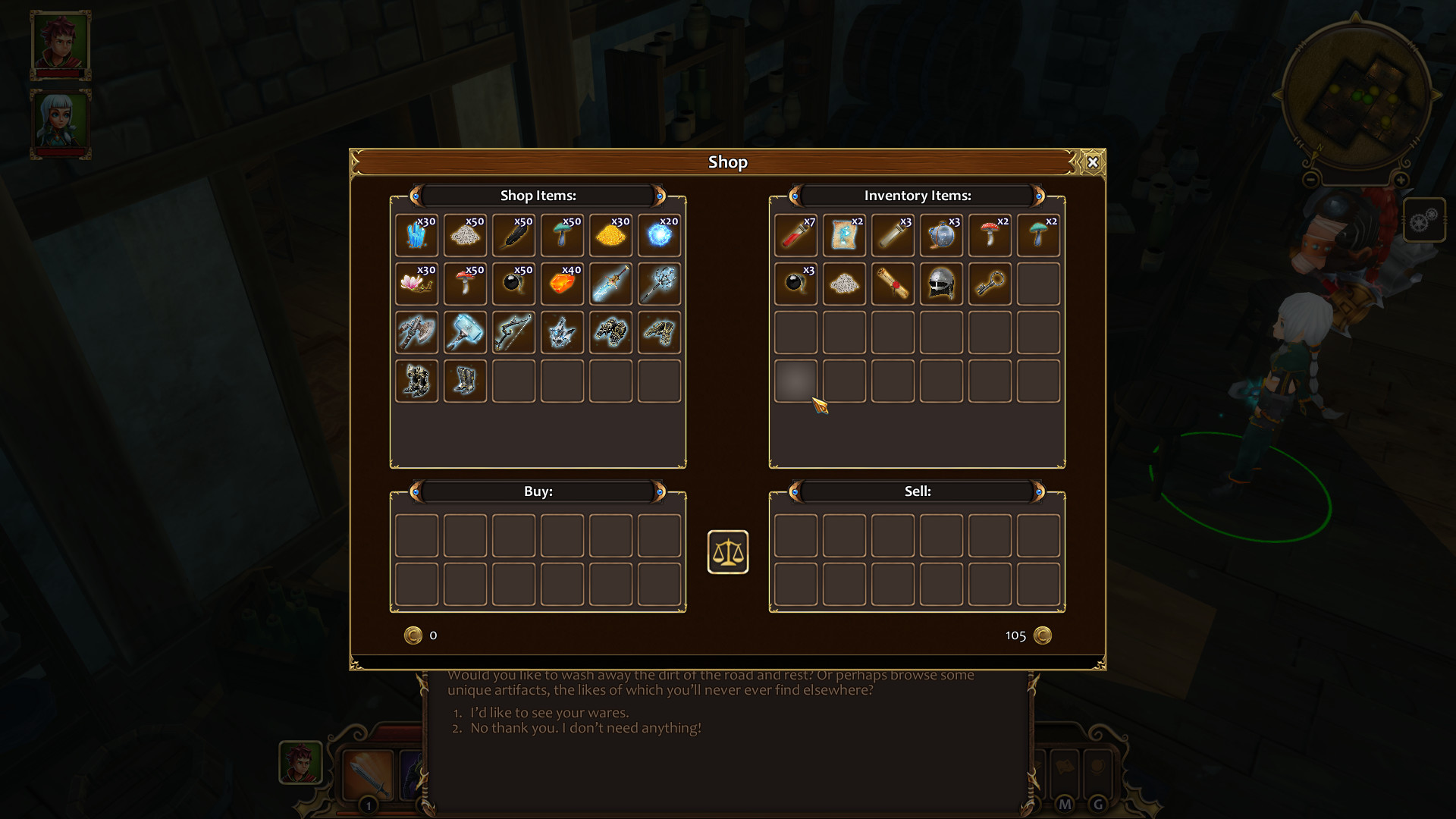Click the frost hammer weapon icon

[465, 332]
